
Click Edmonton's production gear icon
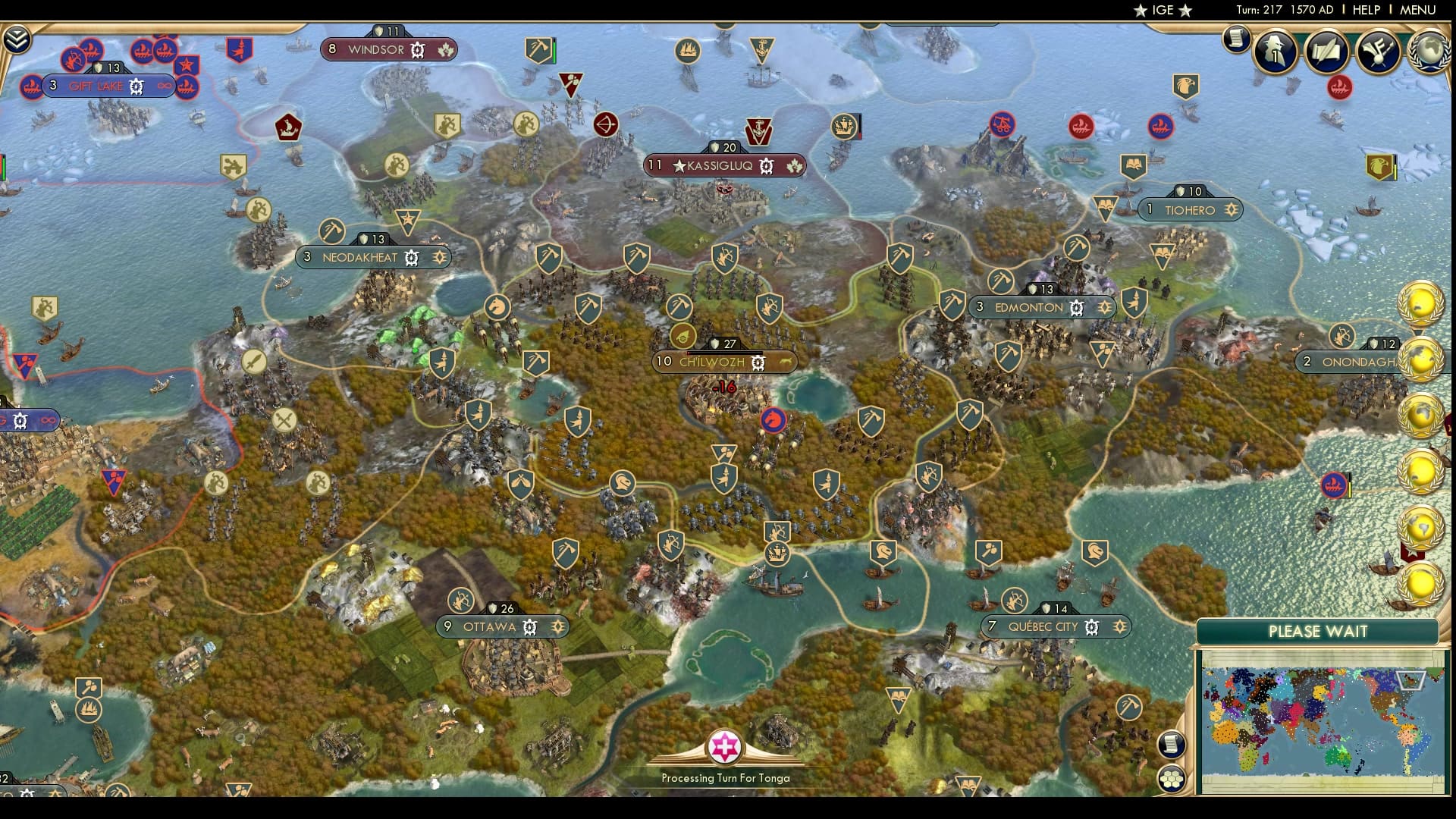pos(1075,308)
